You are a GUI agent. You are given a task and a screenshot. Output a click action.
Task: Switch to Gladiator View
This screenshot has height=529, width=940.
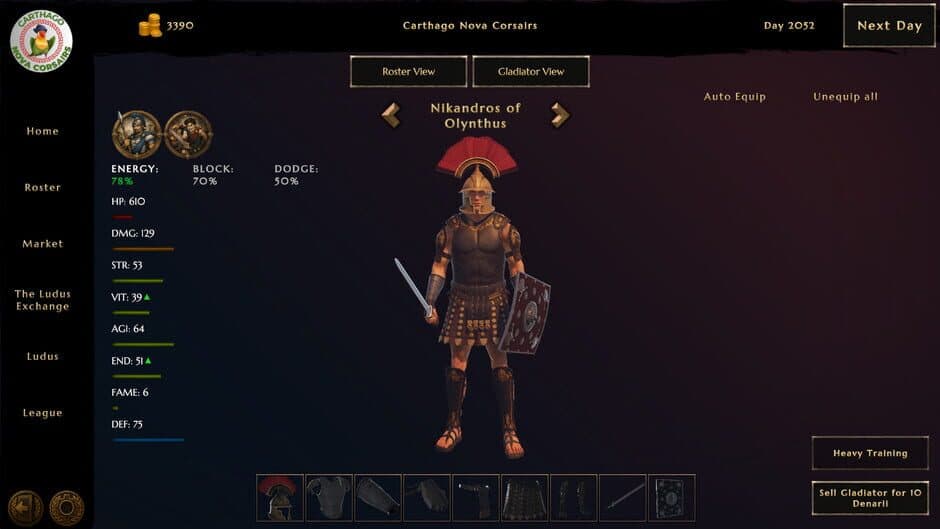[530, 72]
